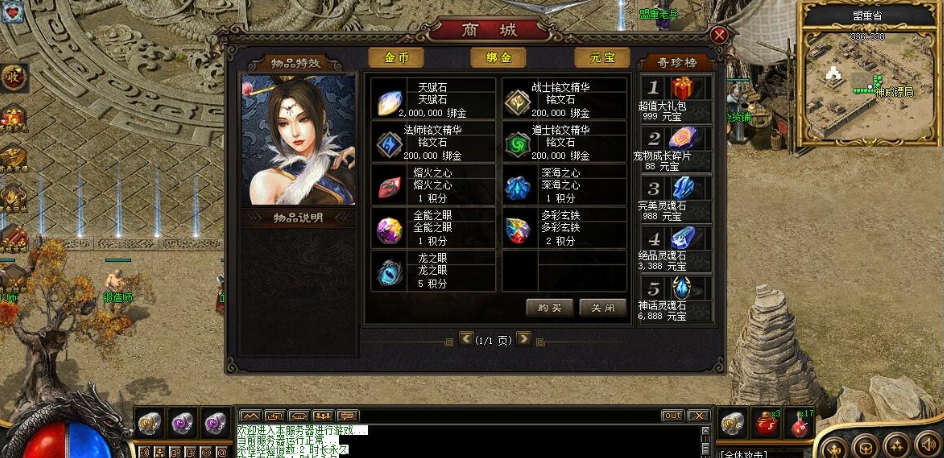Close the 商城 shop window
The width and height of the screenshot is (944, 458).
point(718,35)
